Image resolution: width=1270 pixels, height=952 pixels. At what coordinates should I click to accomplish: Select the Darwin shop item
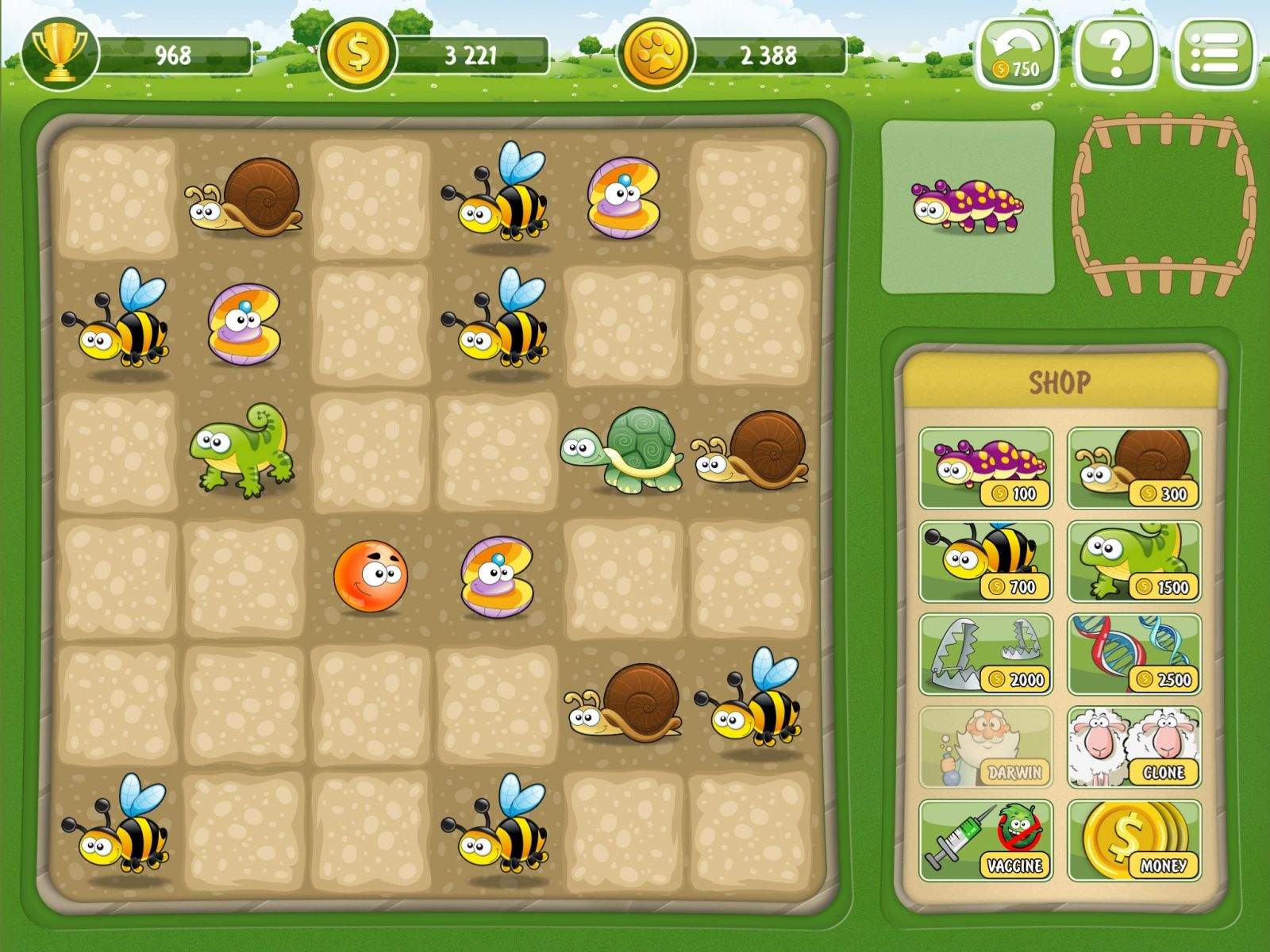(986, 747)
